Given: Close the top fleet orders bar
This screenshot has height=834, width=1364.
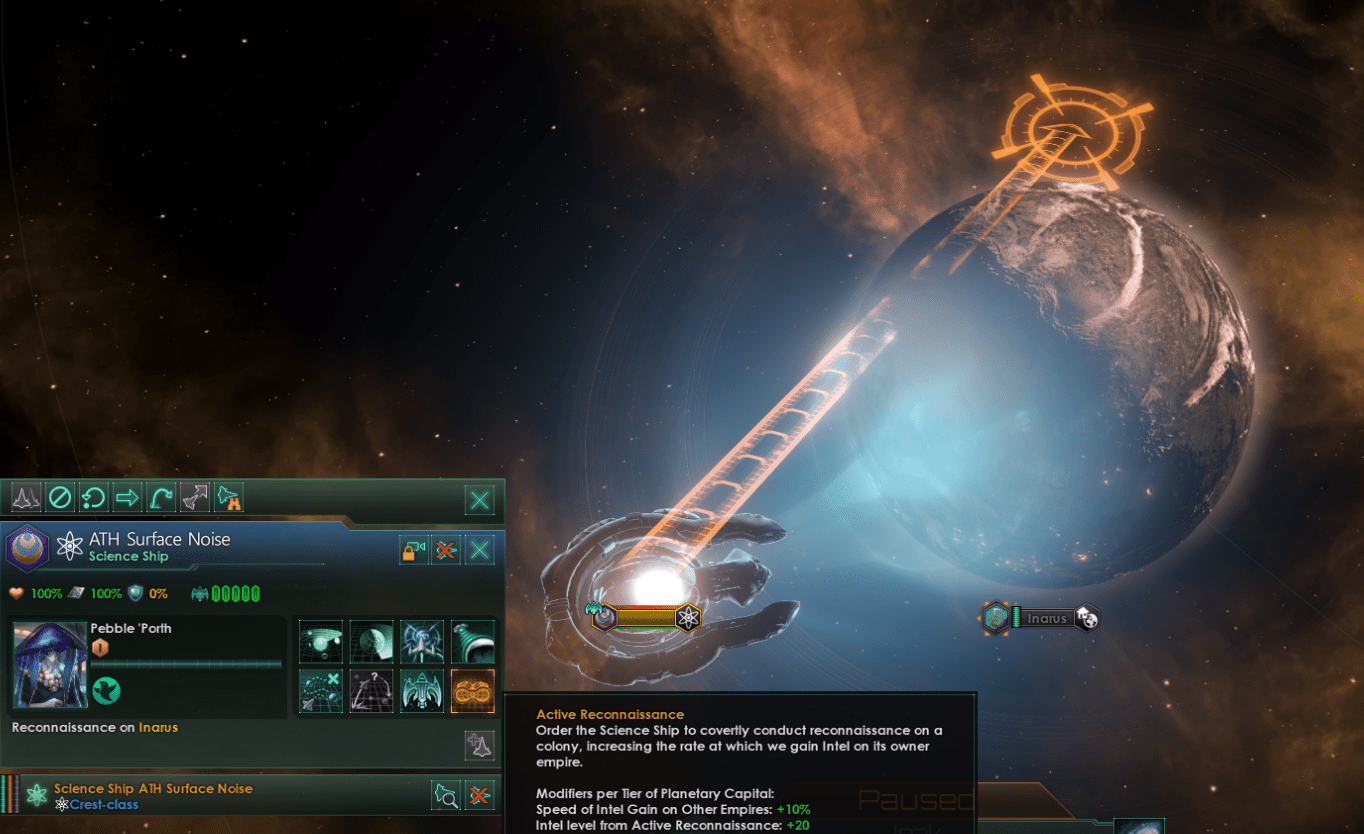Looking at the screenshot, I should coord(481,499).
